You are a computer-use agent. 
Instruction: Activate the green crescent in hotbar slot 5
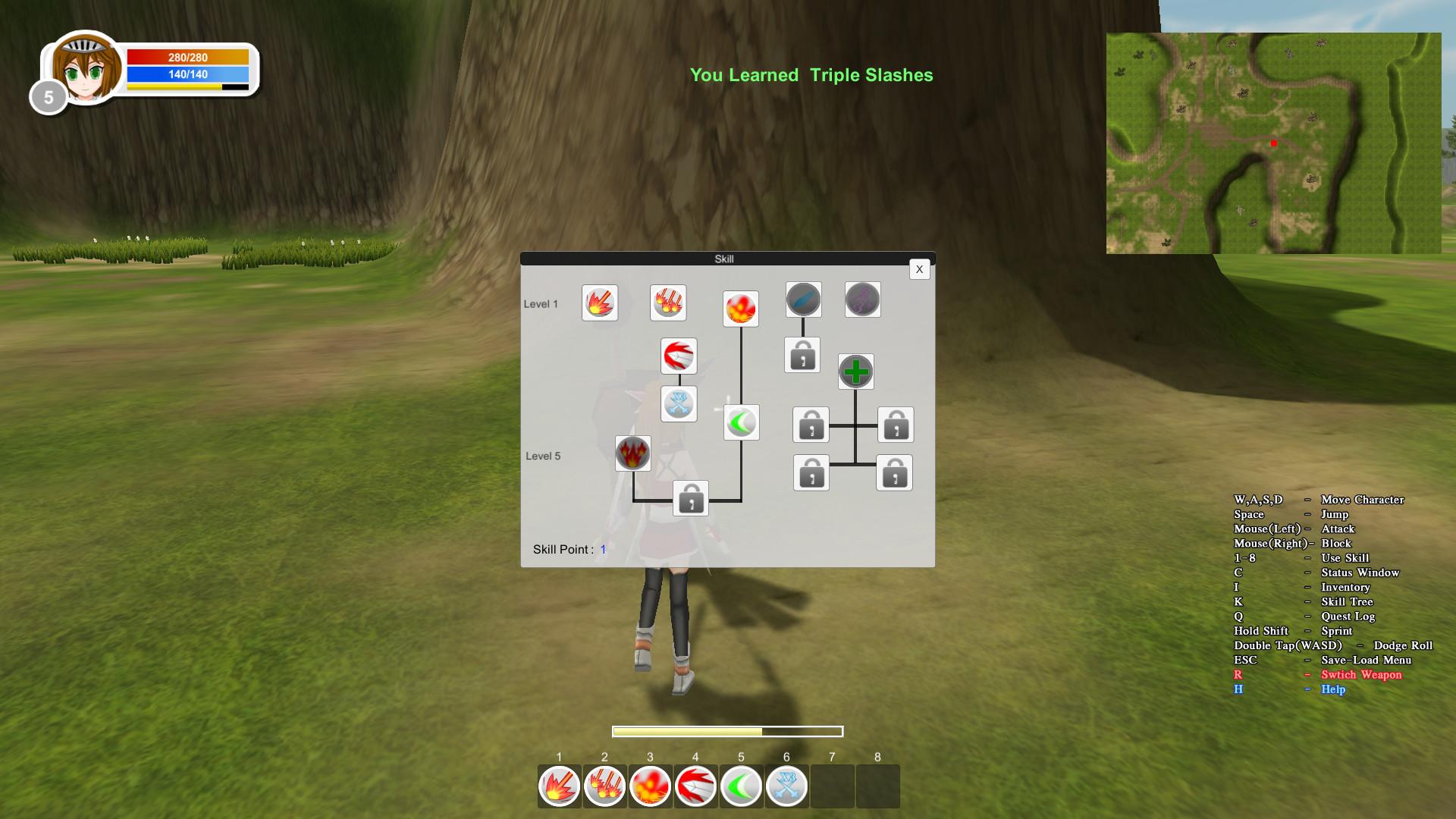(x=742, y=786)
